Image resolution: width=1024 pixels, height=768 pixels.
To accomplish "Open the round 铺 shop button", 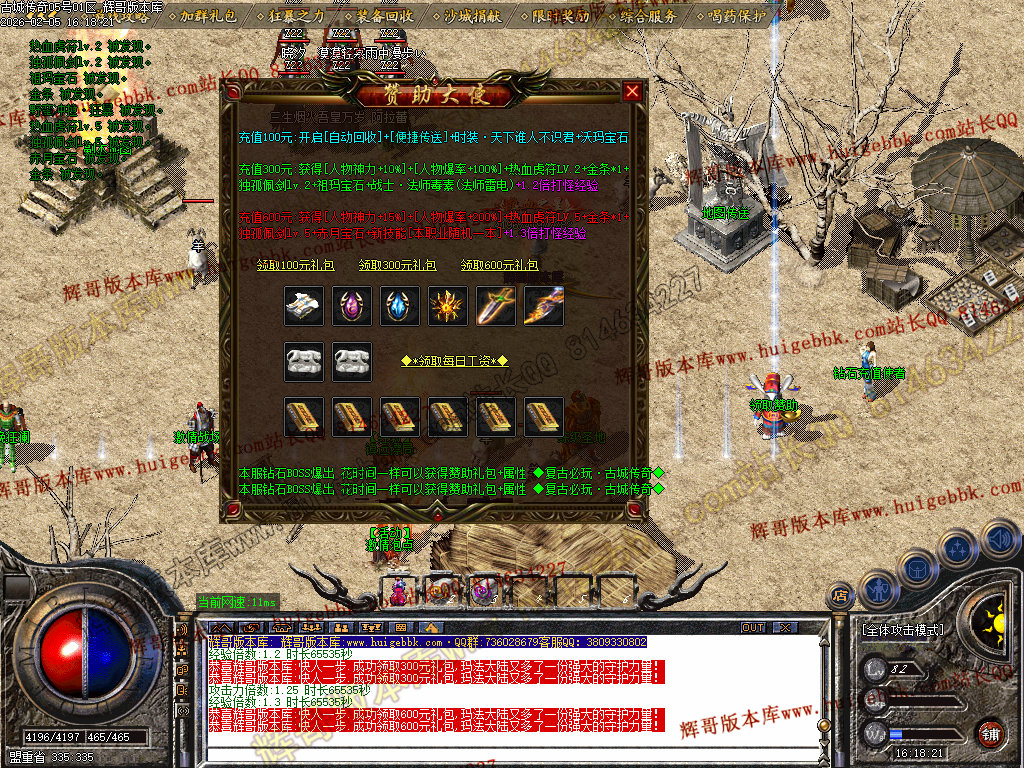I will click(990, 733).
